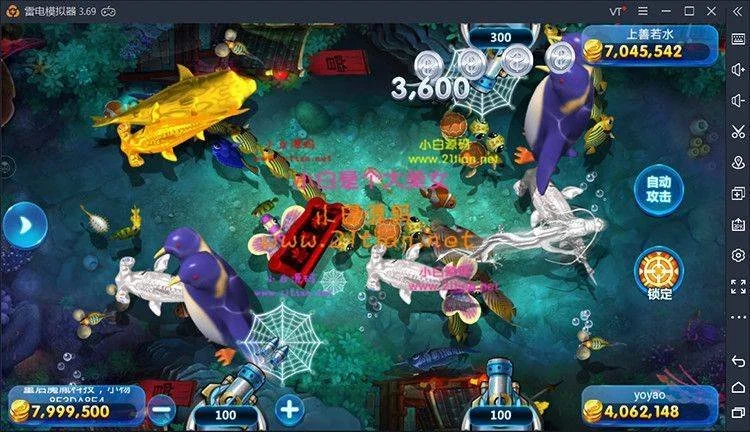The image size is (750, 432).
Task: Increase cannon bet with the plus button
Action: point(288,409)
